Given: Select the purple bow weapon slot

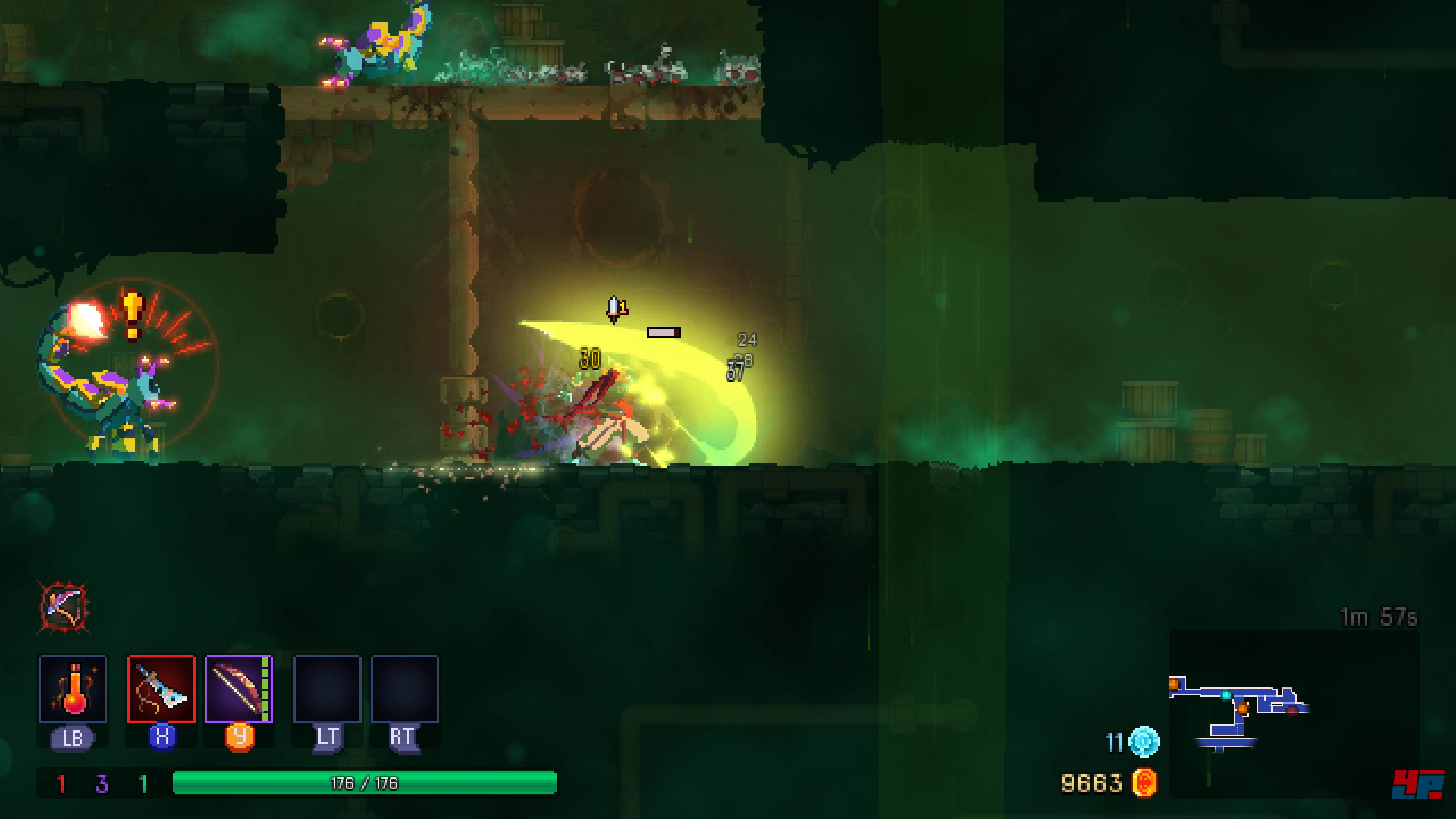Looking at the screenshot, I should [238, 689].
